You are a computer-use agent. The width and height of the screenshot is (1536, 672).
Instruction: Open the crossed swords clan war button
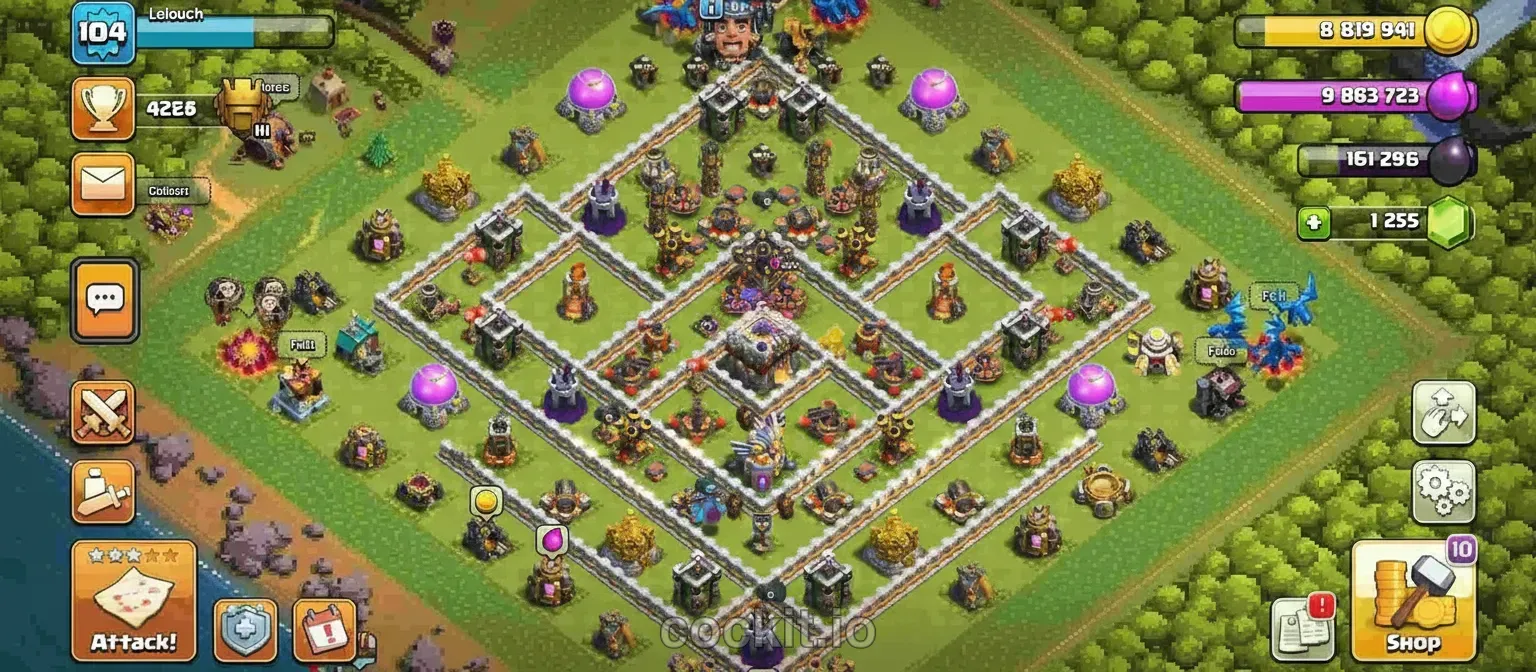click(x=103, y=412)
